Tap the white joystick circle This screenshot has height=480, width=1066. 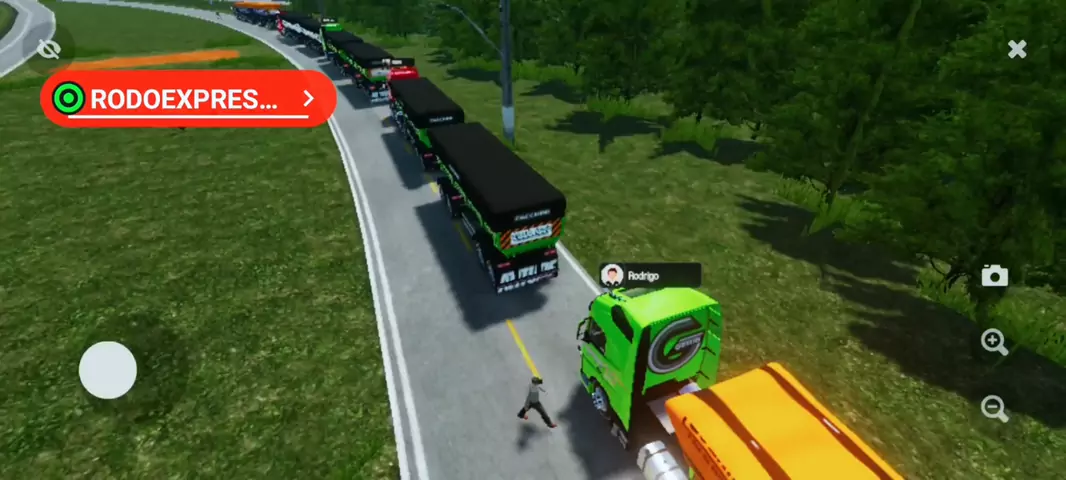108,370
